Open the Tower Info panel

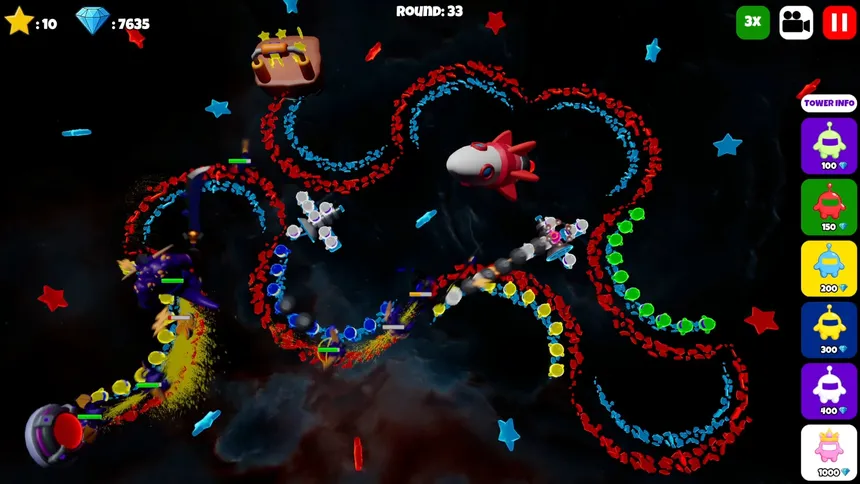pos(829,103)
